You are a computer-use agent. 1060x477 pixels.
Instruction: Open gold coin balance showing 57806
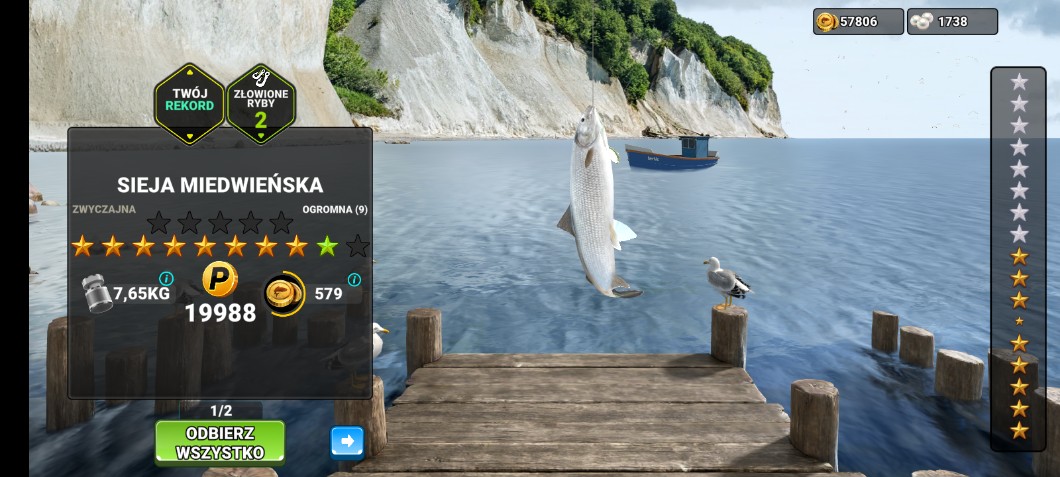point(858,21)
